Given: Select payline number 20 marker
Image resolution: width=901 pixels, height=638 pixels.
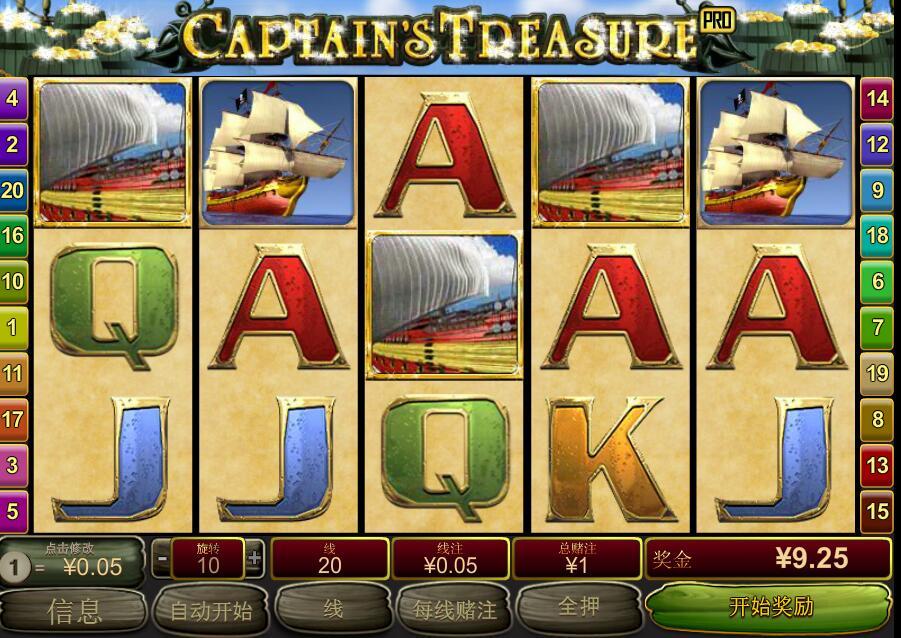Looking at the screenshot, I should coord(13,190).
